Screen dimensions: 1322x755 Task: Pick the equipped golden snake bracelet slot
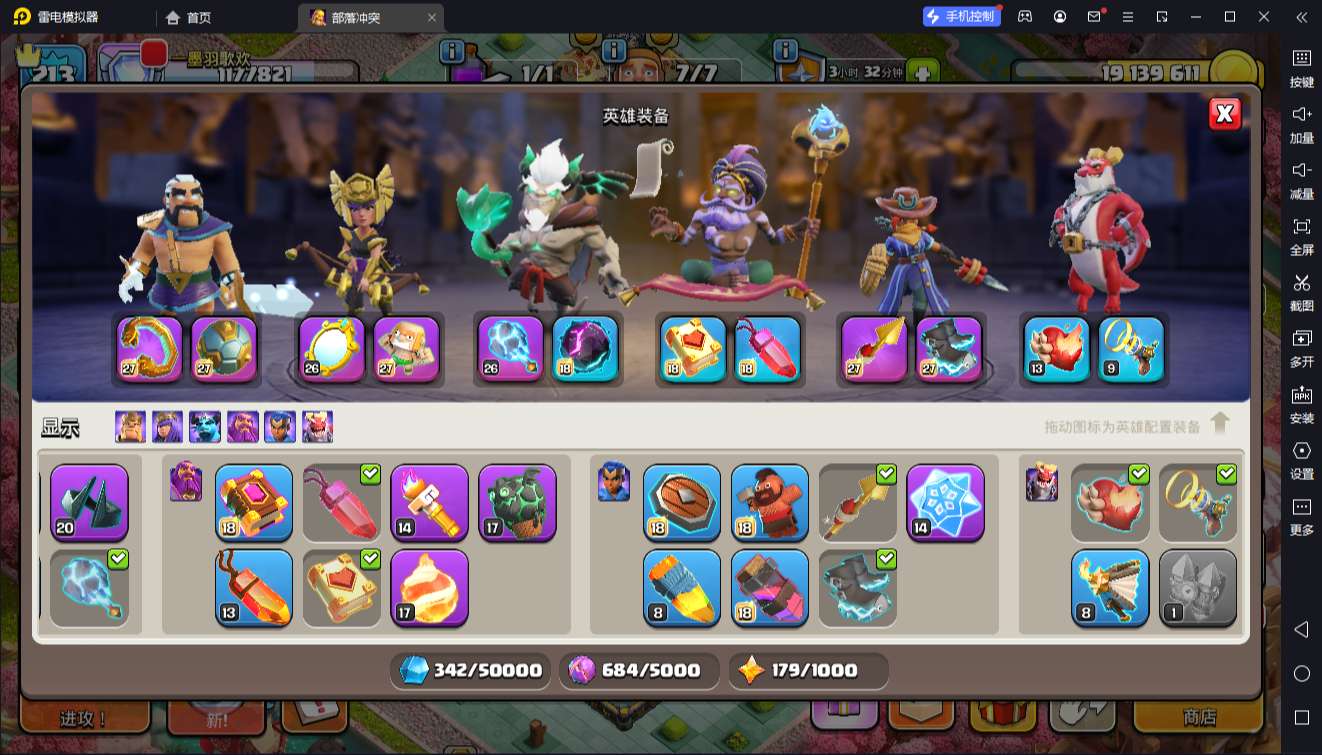point(150,349)
